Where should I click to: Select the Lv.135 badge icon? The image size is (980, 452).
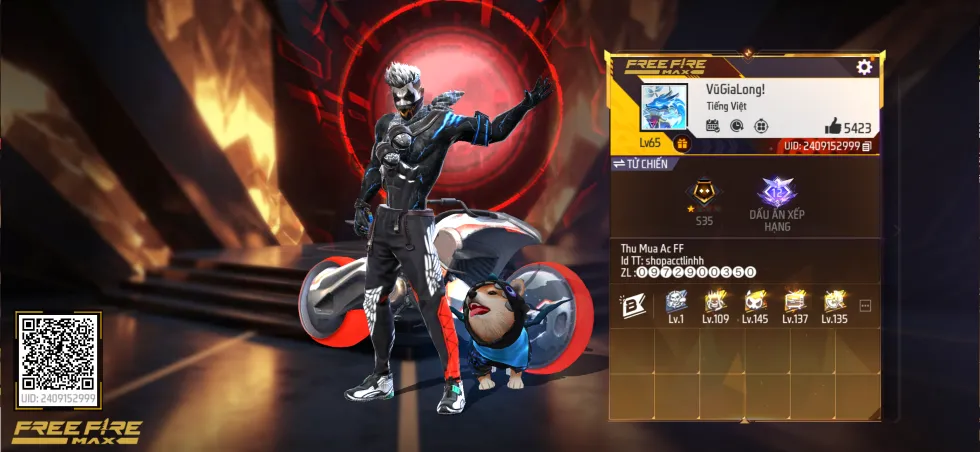click(834, 302)
